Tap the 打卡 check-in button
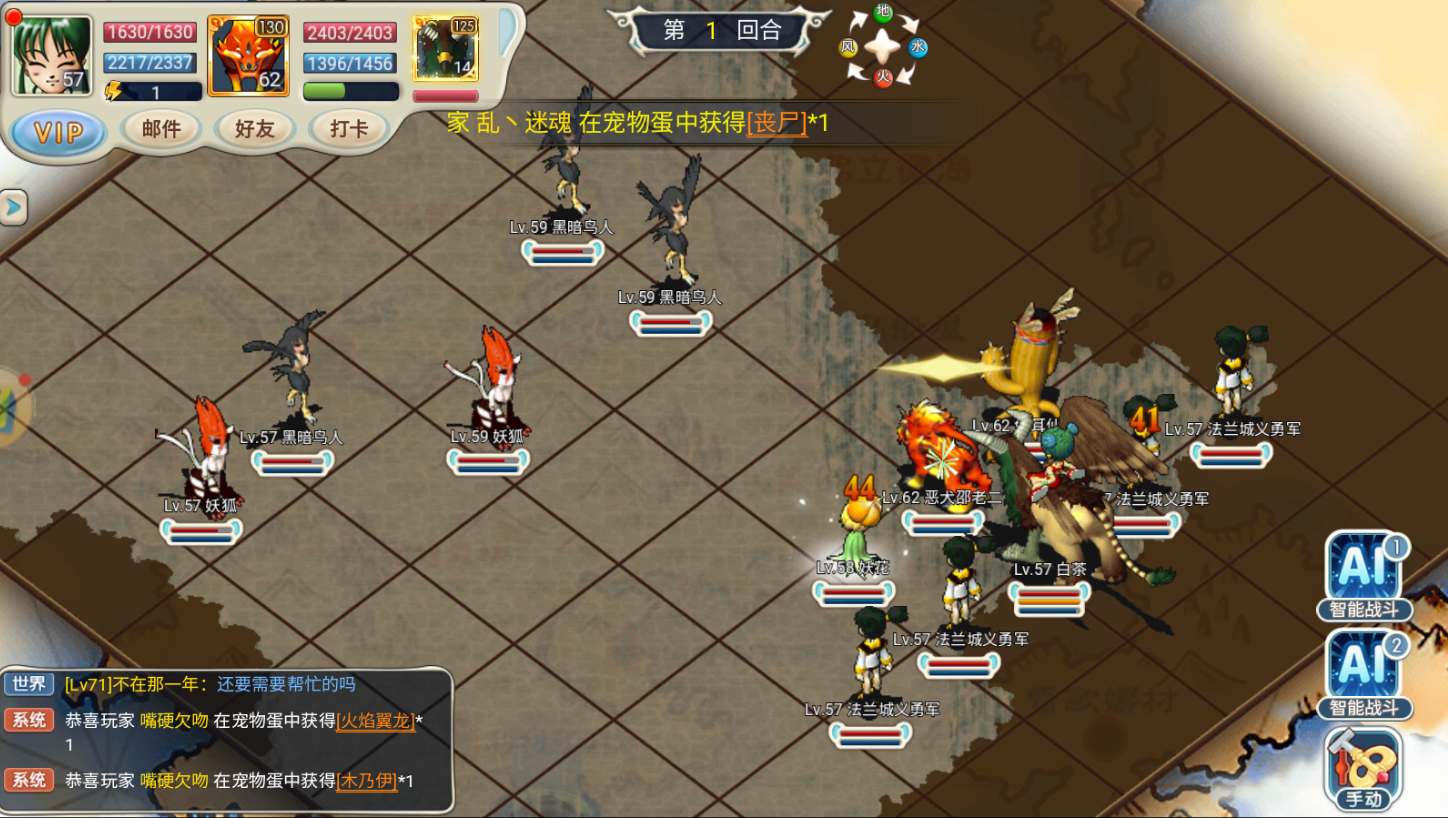Screen dimensions: 1448x818 tap(348, 129)
